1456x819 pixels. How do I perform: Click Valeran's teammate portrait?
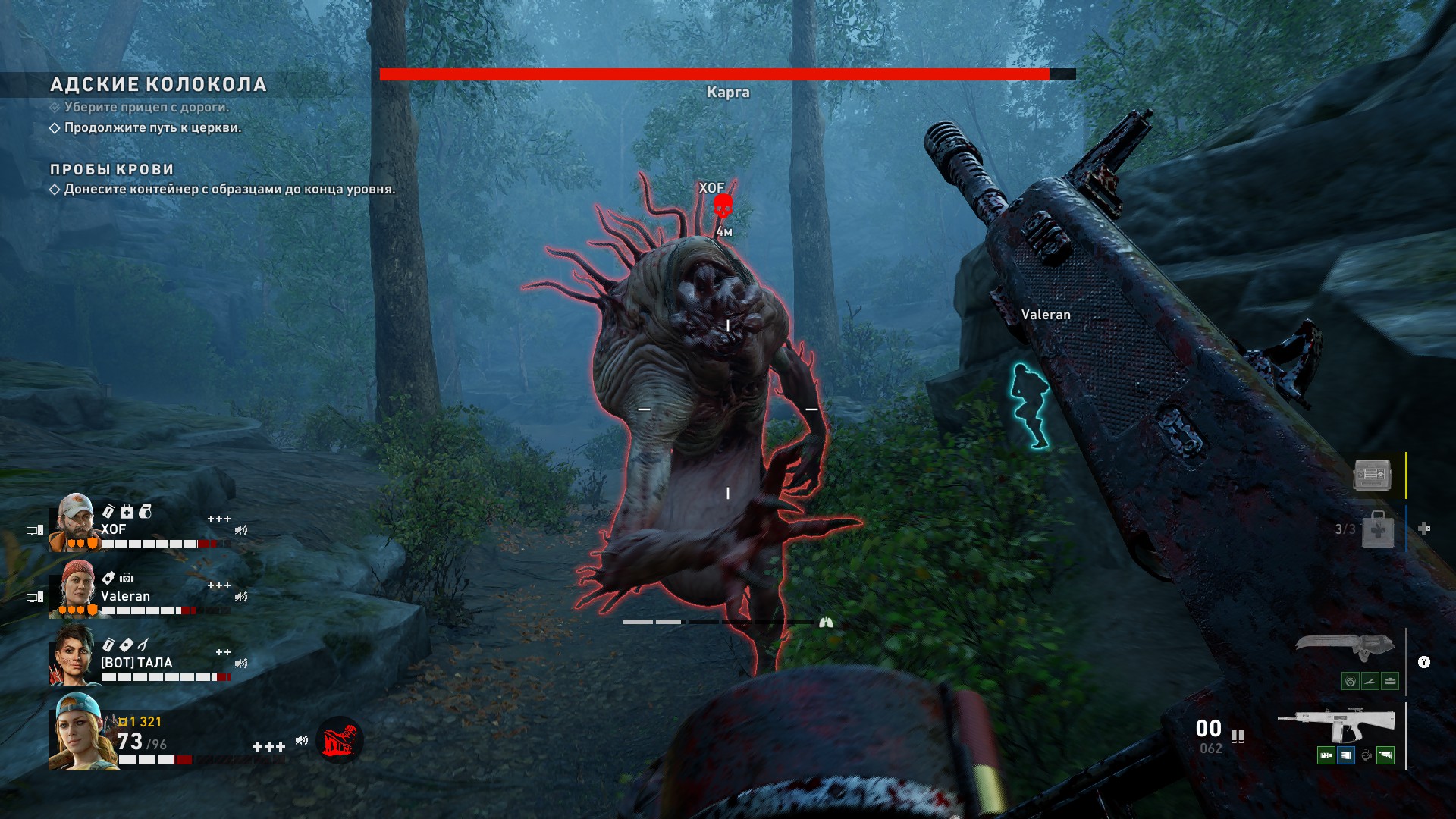click(x=75, y=588)
